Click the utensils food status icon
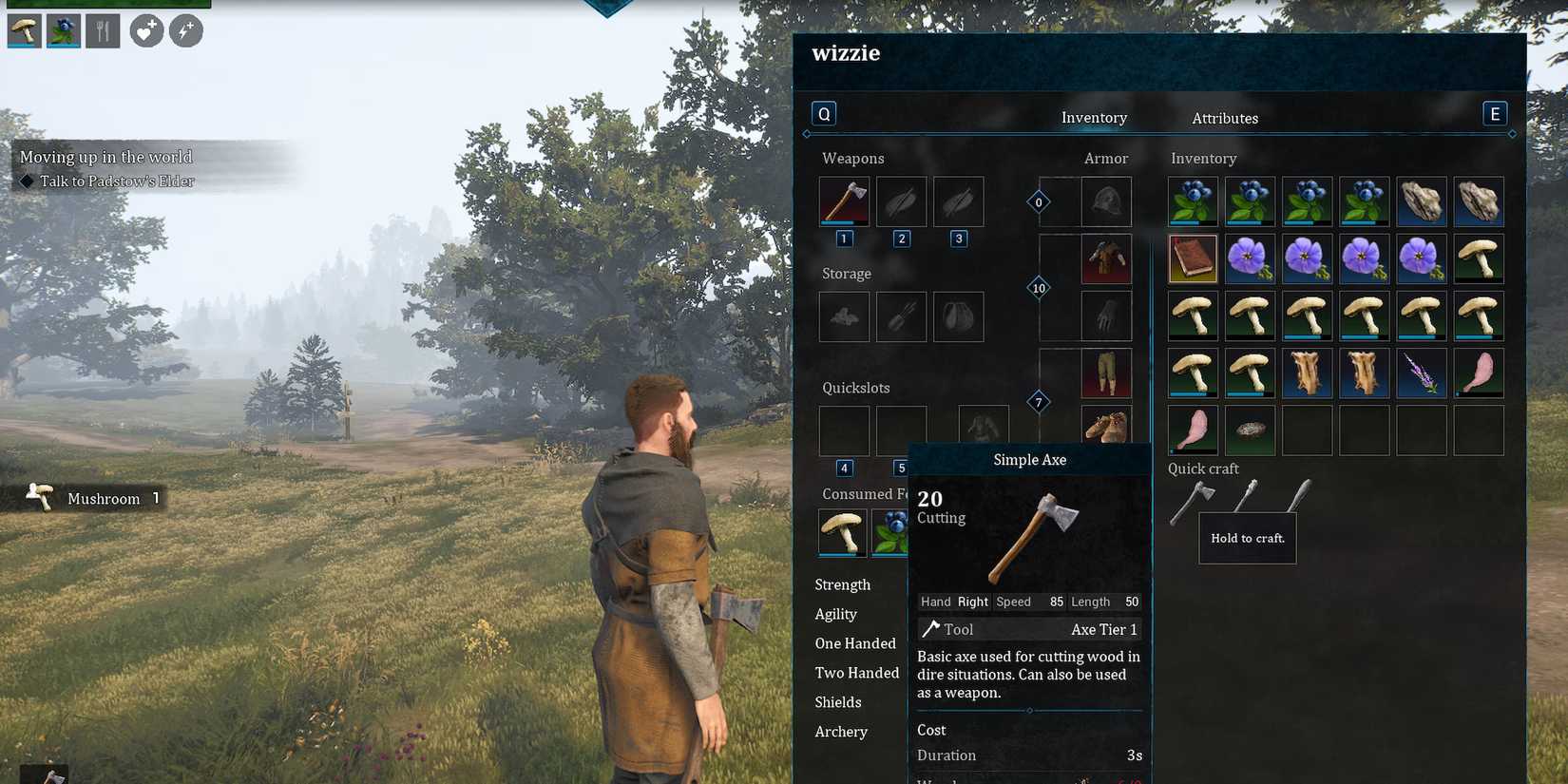Image resolution: width=1568 pixels, height=784 pixels. [x=101, y=30]
